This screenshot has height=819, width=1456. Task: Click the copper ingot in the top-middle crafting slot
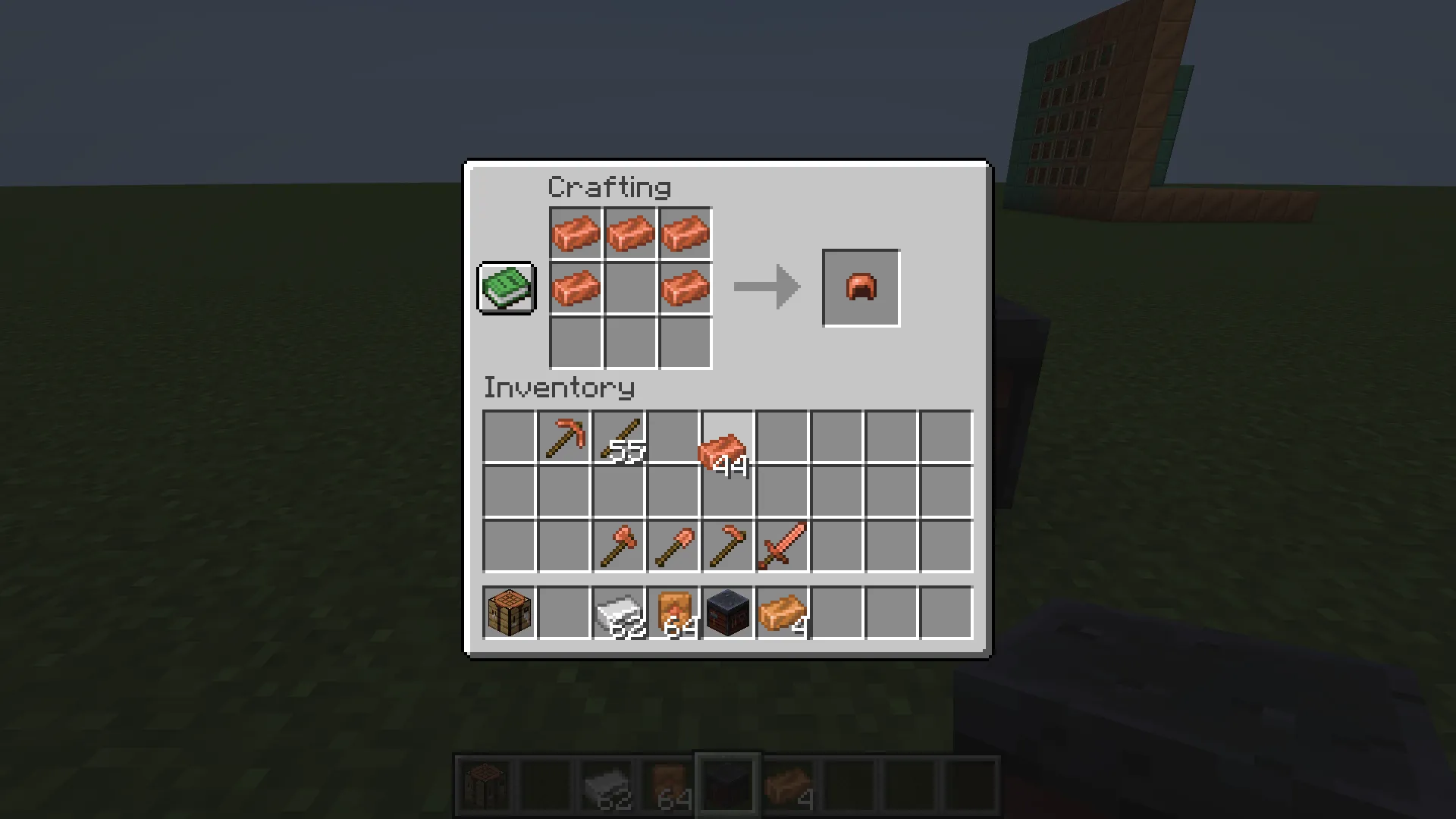pos(630,233)
